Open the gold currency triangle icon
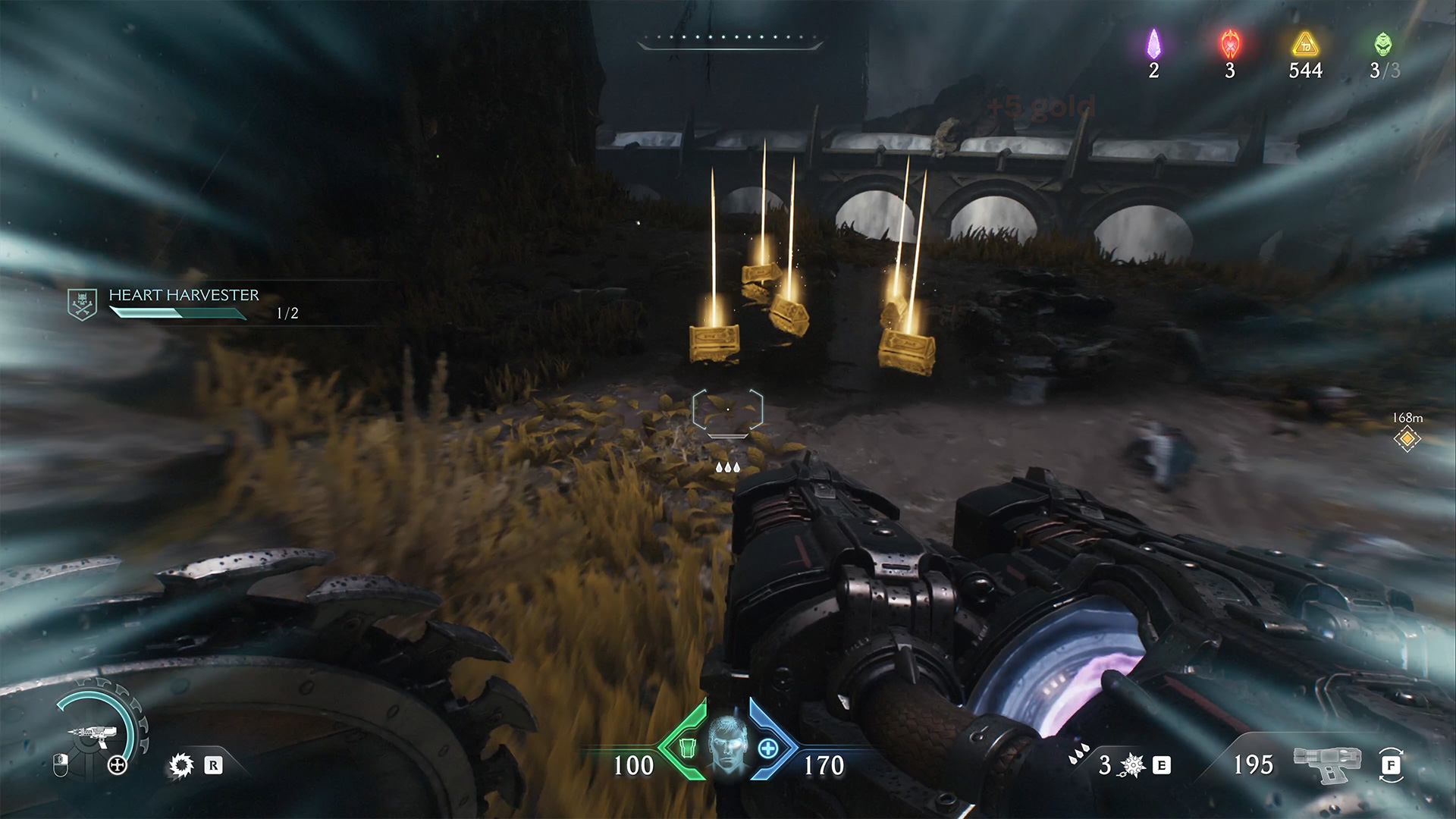Image resolution: width=1456 pixels, height=819 pixels. 1305,44
